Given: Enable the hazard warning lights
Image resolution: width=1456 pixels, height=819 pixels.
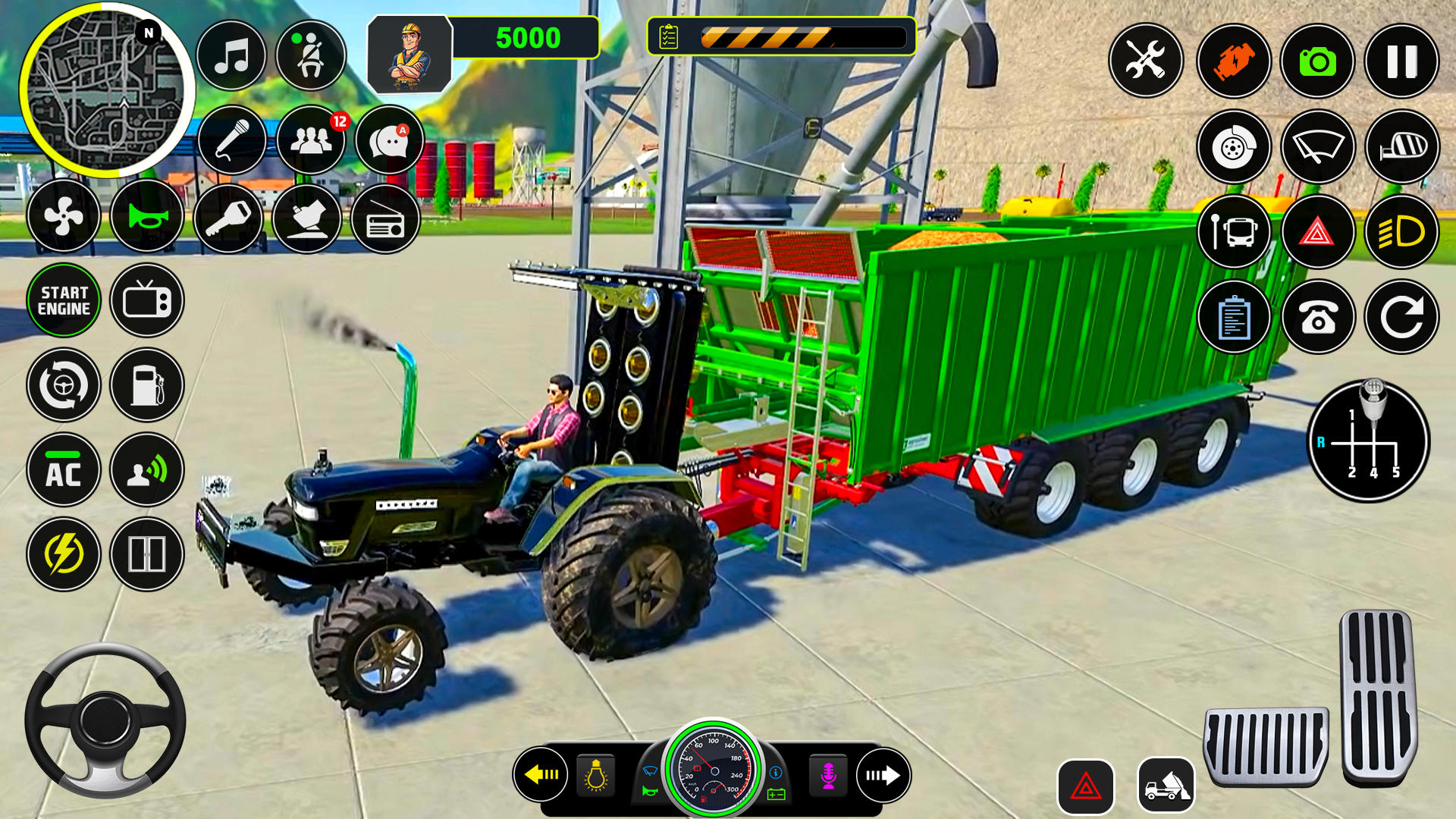Looking at the screenshot, I should click(x=1318, y=233).
